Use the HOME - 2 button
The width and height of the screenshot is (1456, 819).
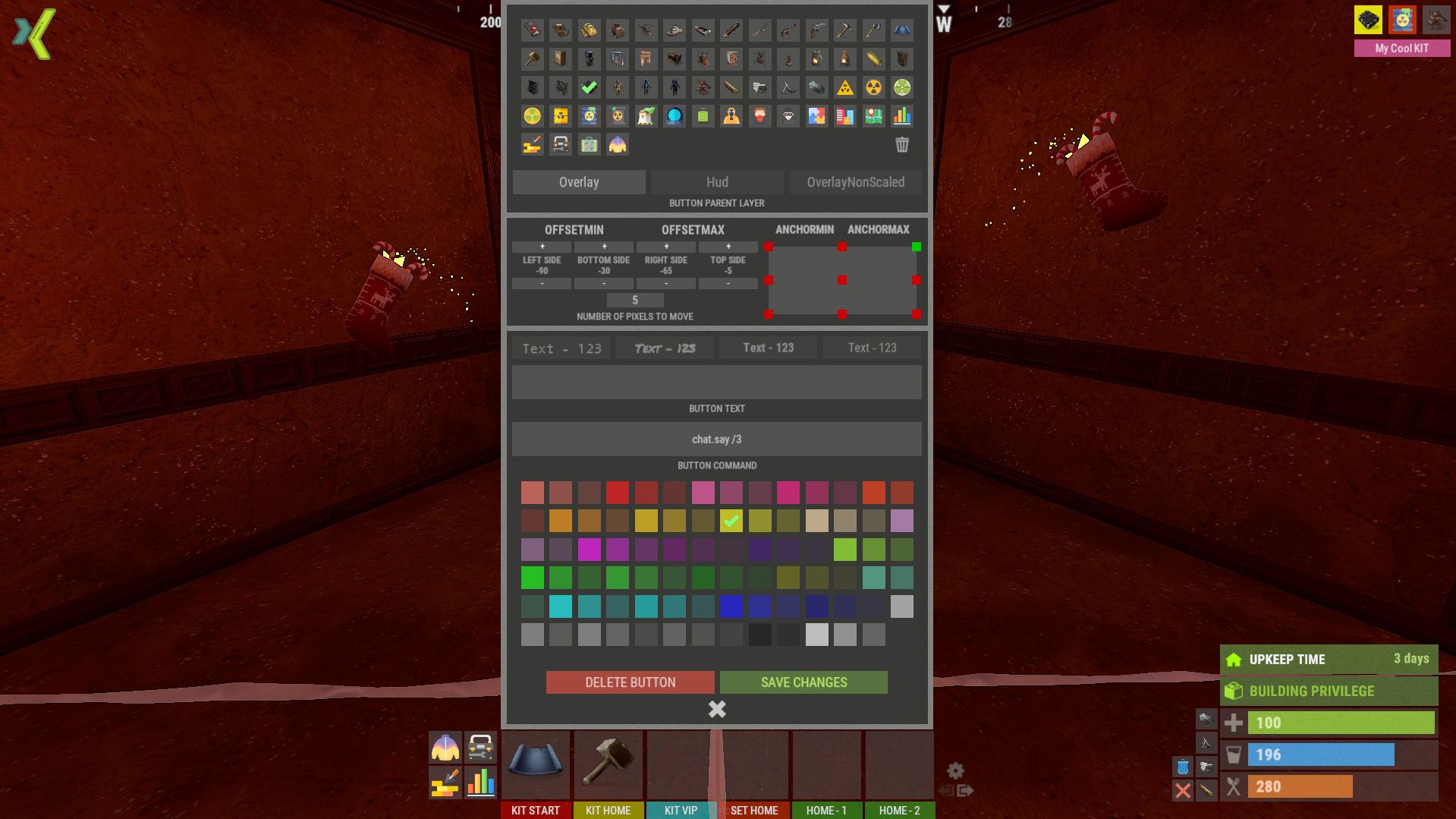pos(899,810)
